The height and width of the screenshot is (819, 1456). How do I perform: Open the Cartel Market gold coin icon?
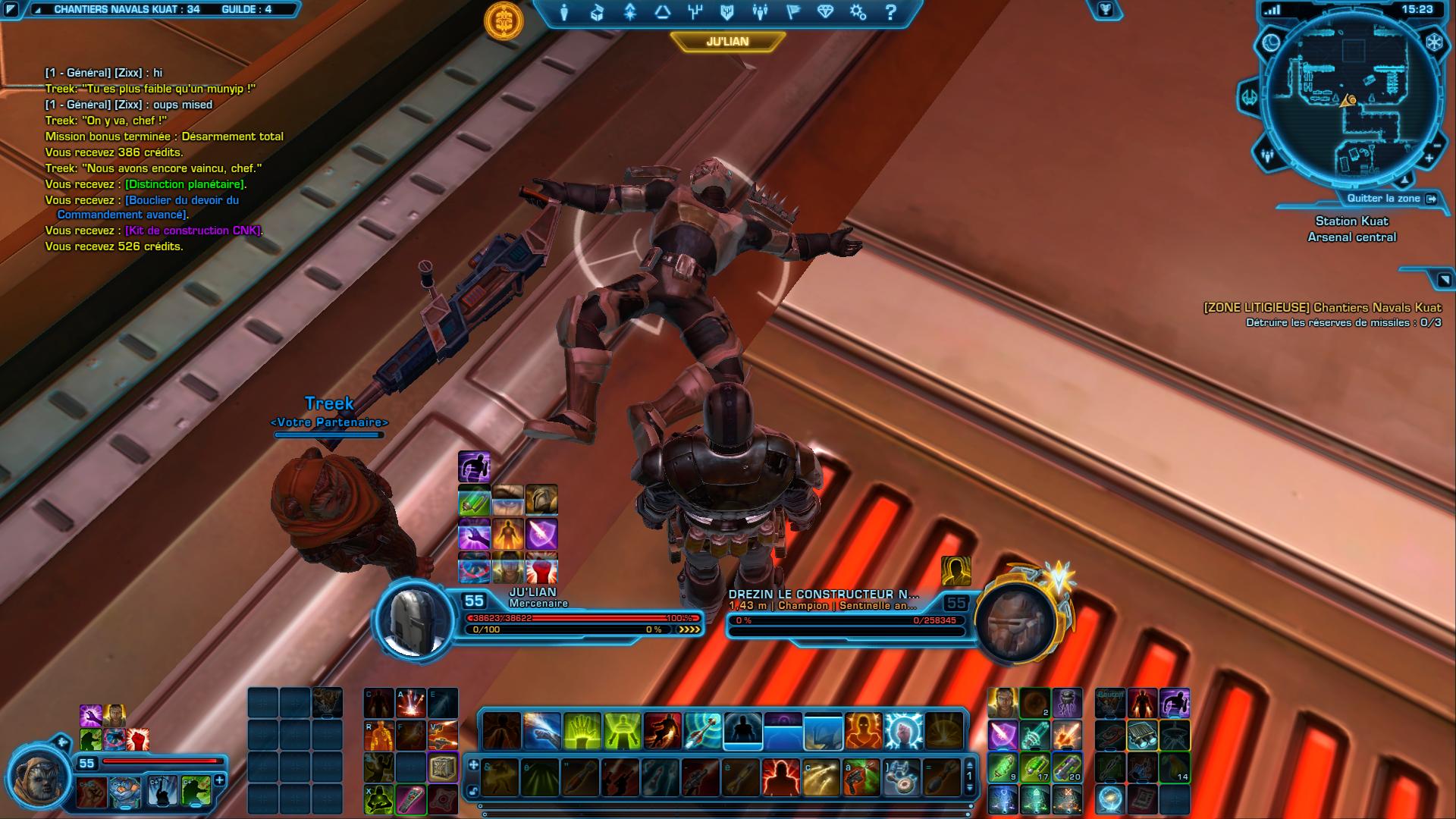coord(504,20)
